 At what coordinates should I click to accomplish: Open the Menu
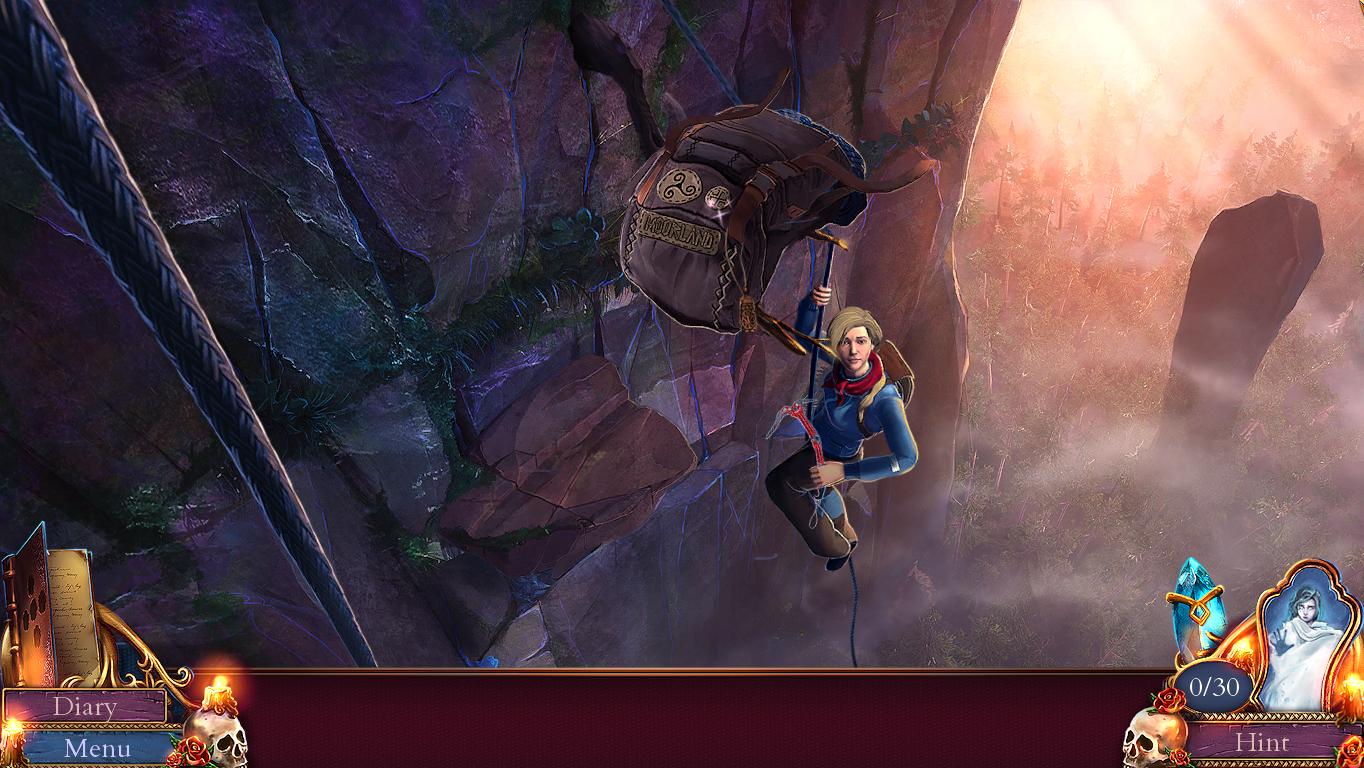(96, 747)
